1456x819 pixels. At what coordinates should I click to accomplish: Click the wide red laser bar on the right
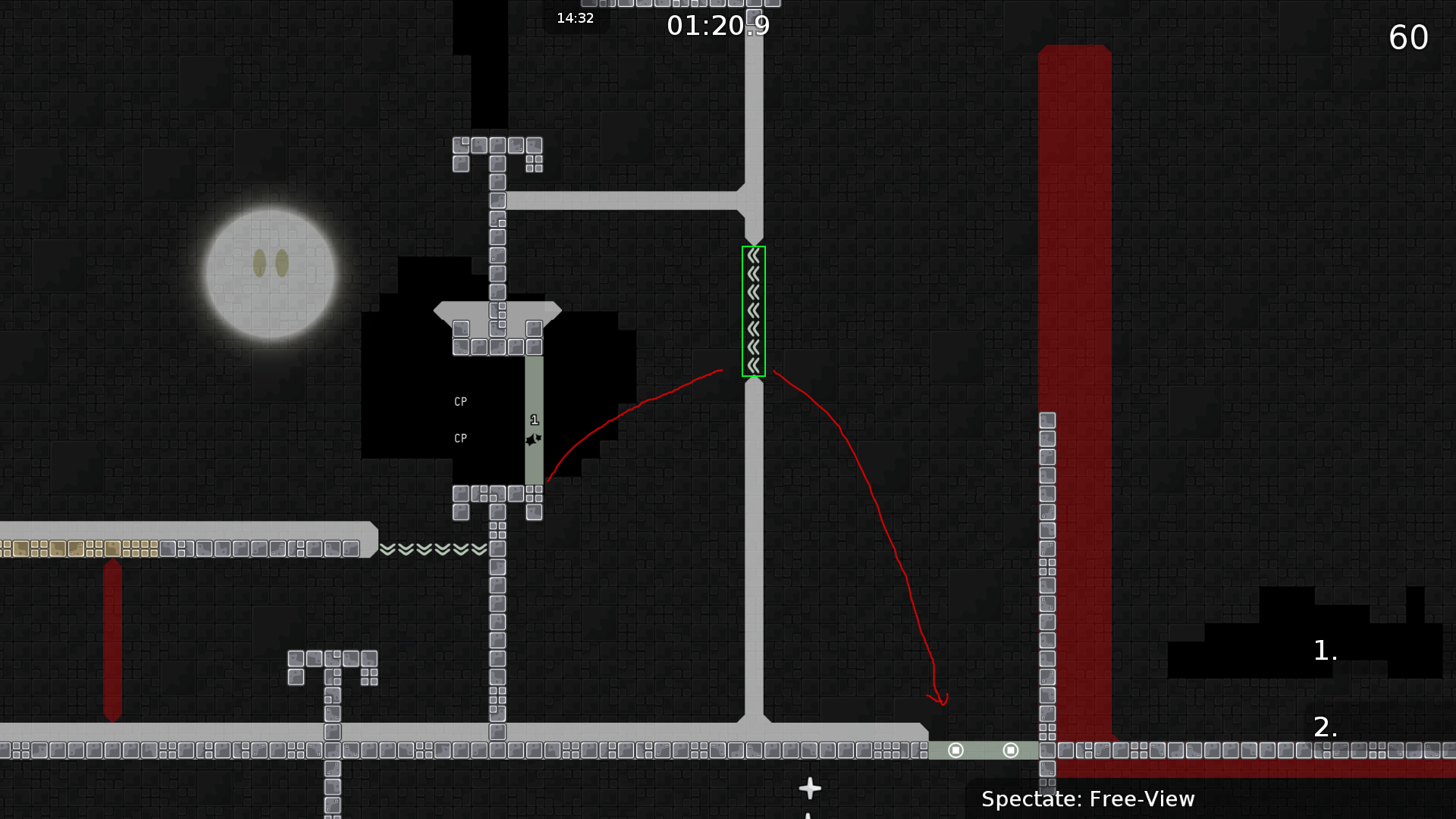pos(1075,379)
